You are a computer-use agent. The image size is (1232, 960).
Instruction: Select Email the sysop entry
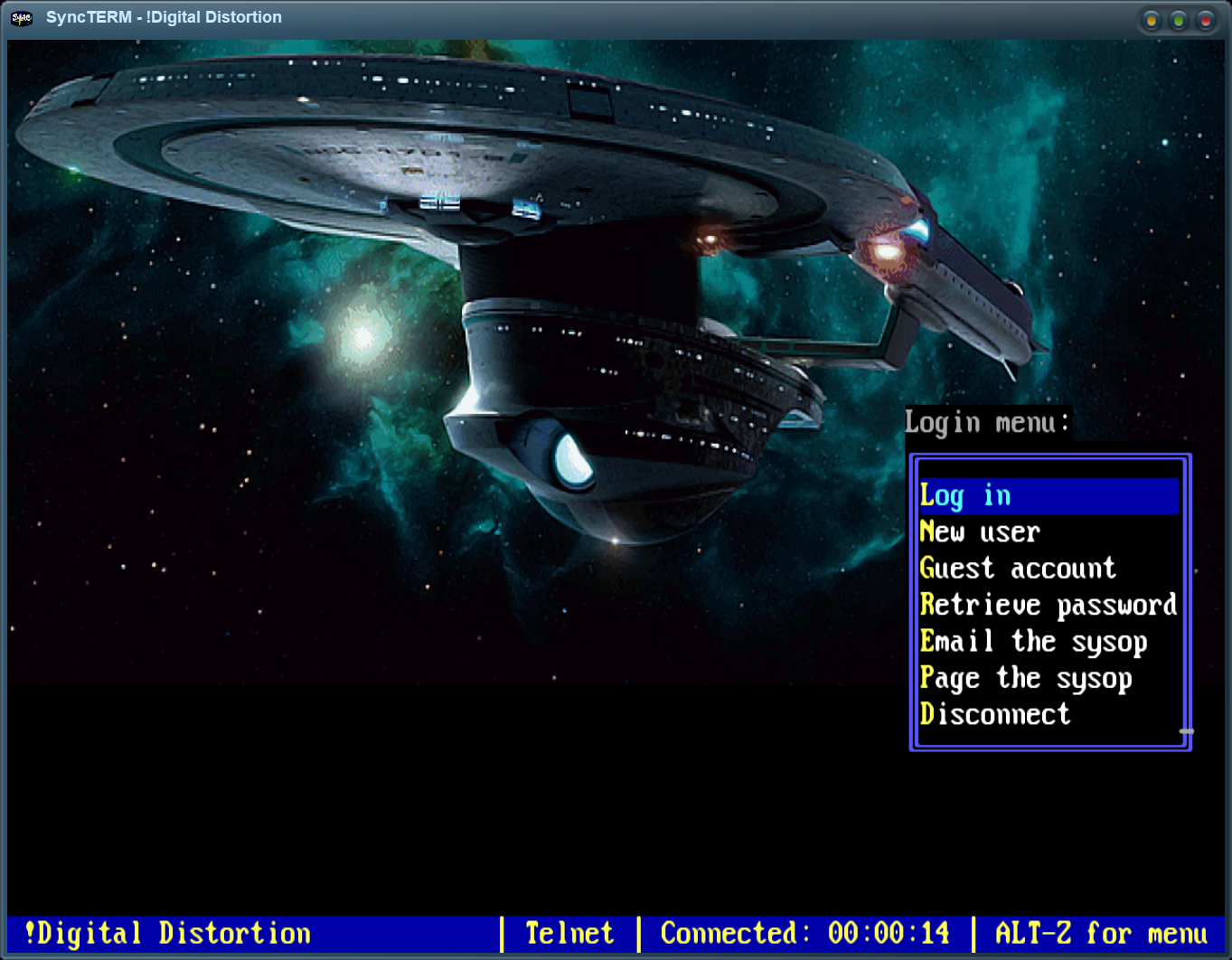[1032, 642]
